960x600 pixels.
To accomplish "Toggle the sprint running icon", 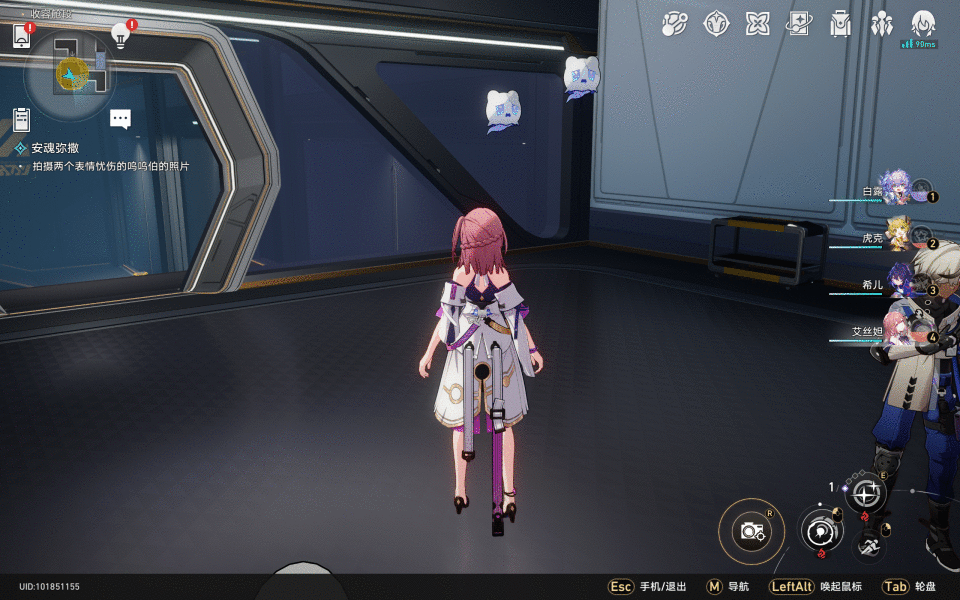I will click(869, 546).
